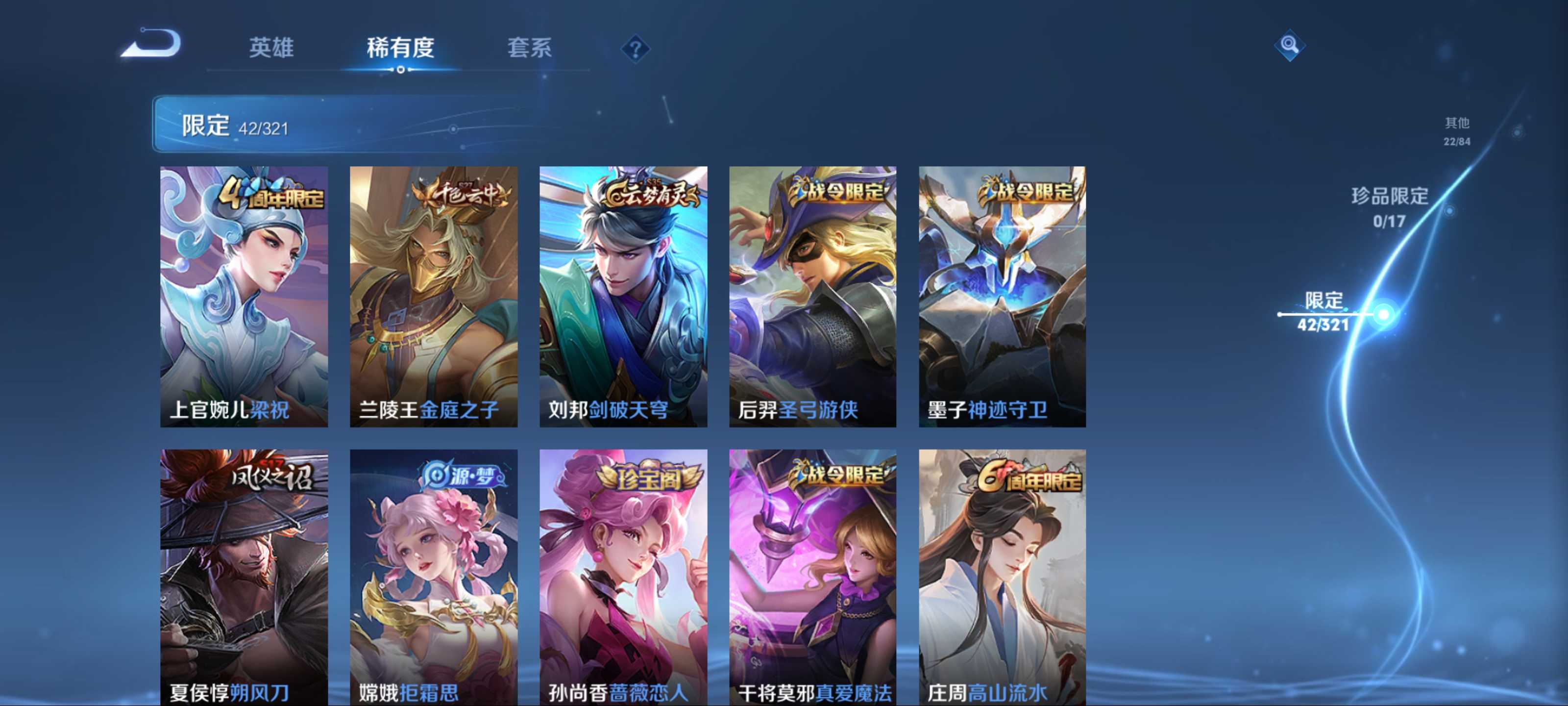Screen dimensions: 1568x706
Task: Open the 庄周 高山流水 skin card
Action: tap(1002, 576)
